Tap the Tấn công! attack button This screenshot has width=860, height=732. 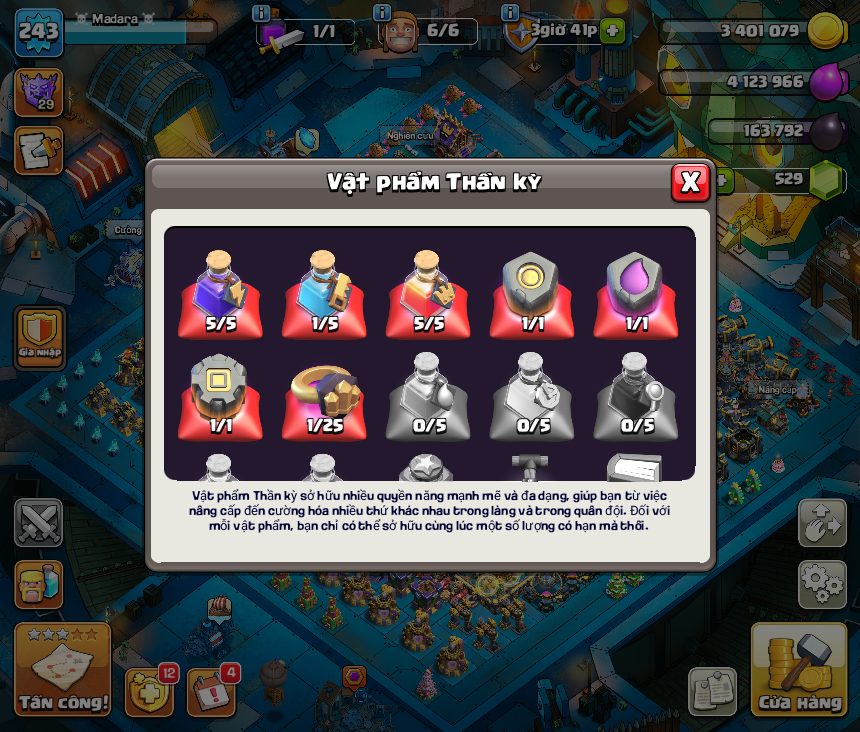[62, 670]
